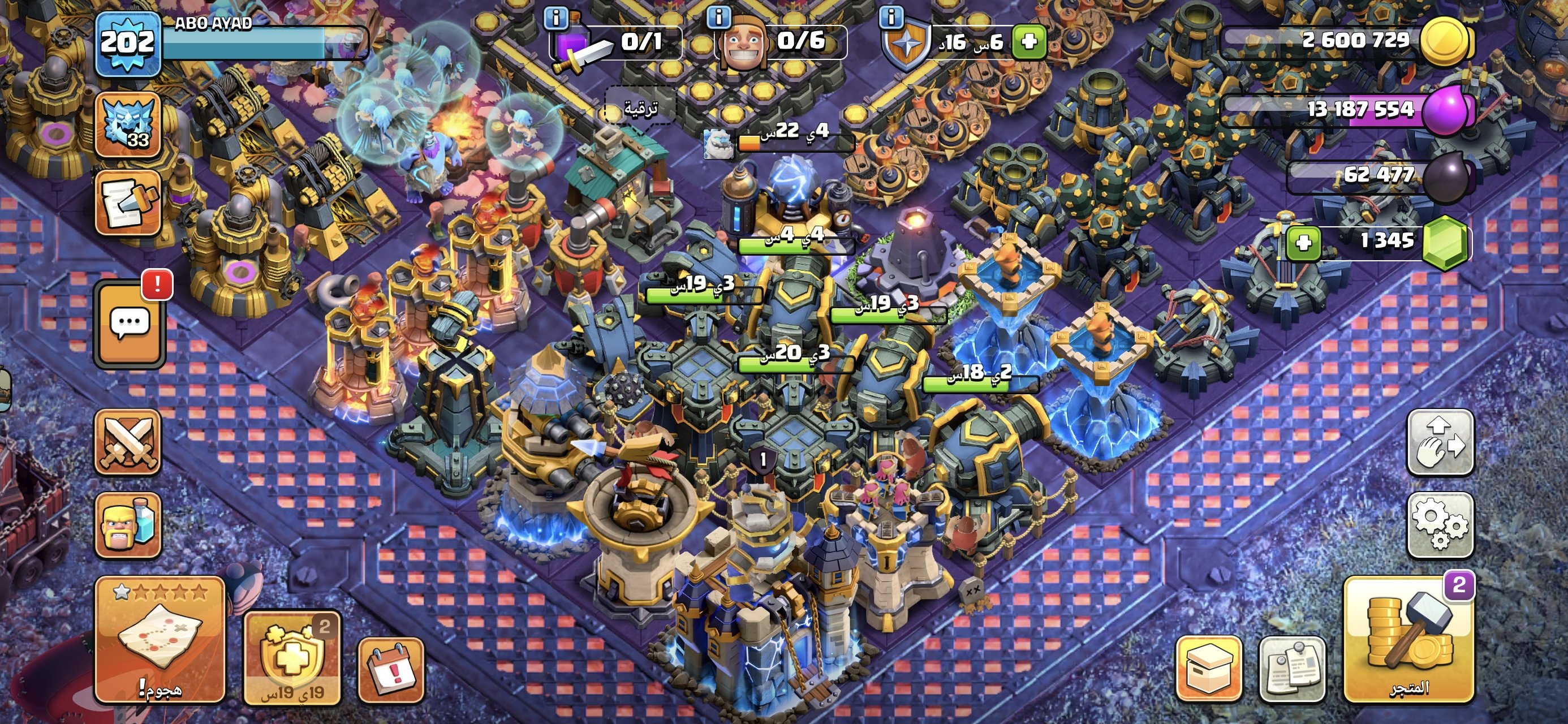Open the layout editor hand button
1568x724 pixels.
(x=1440, y=442)
